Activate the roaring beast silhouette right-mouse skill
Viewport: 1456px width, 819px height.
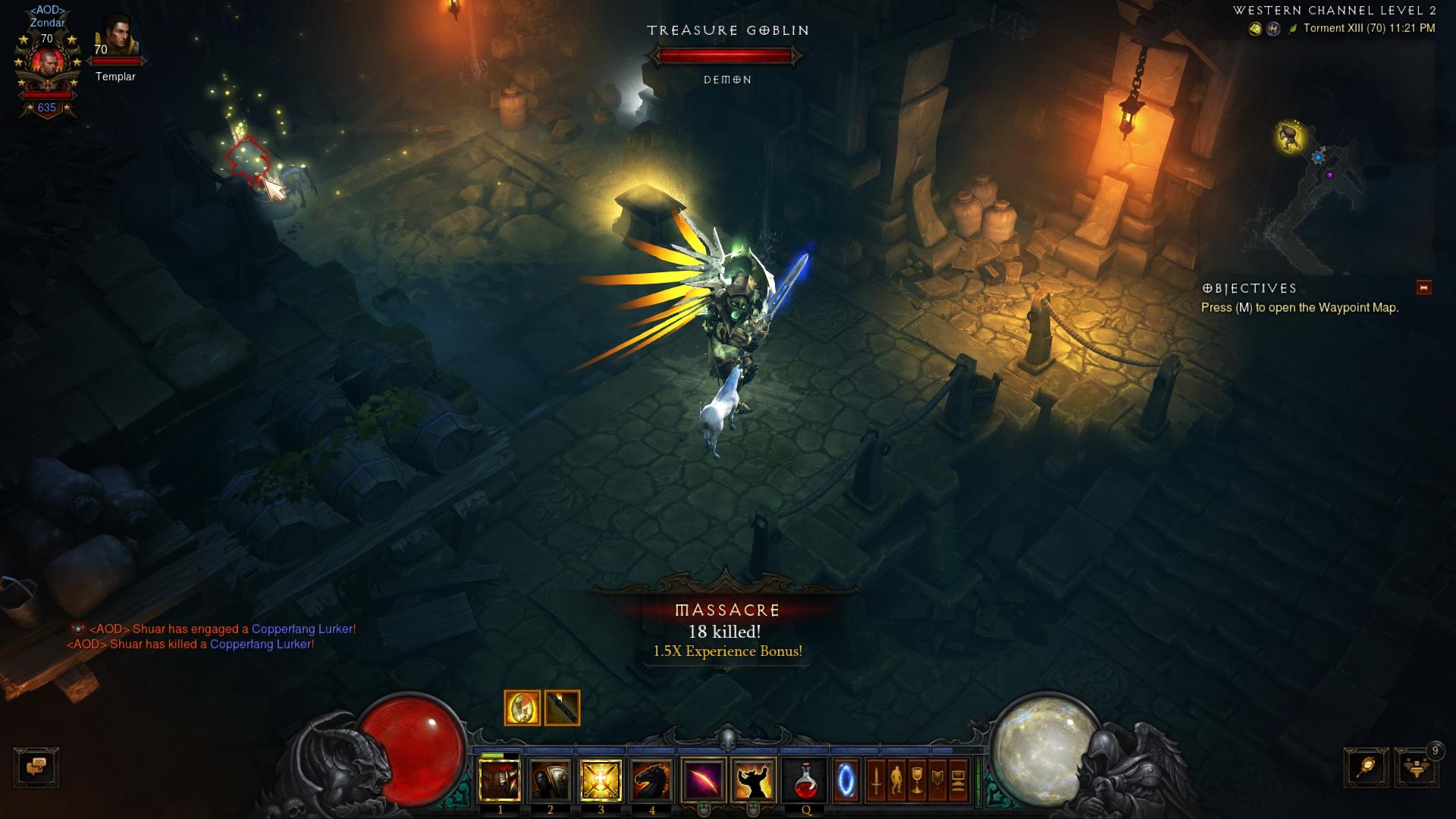tap(754, 781)
